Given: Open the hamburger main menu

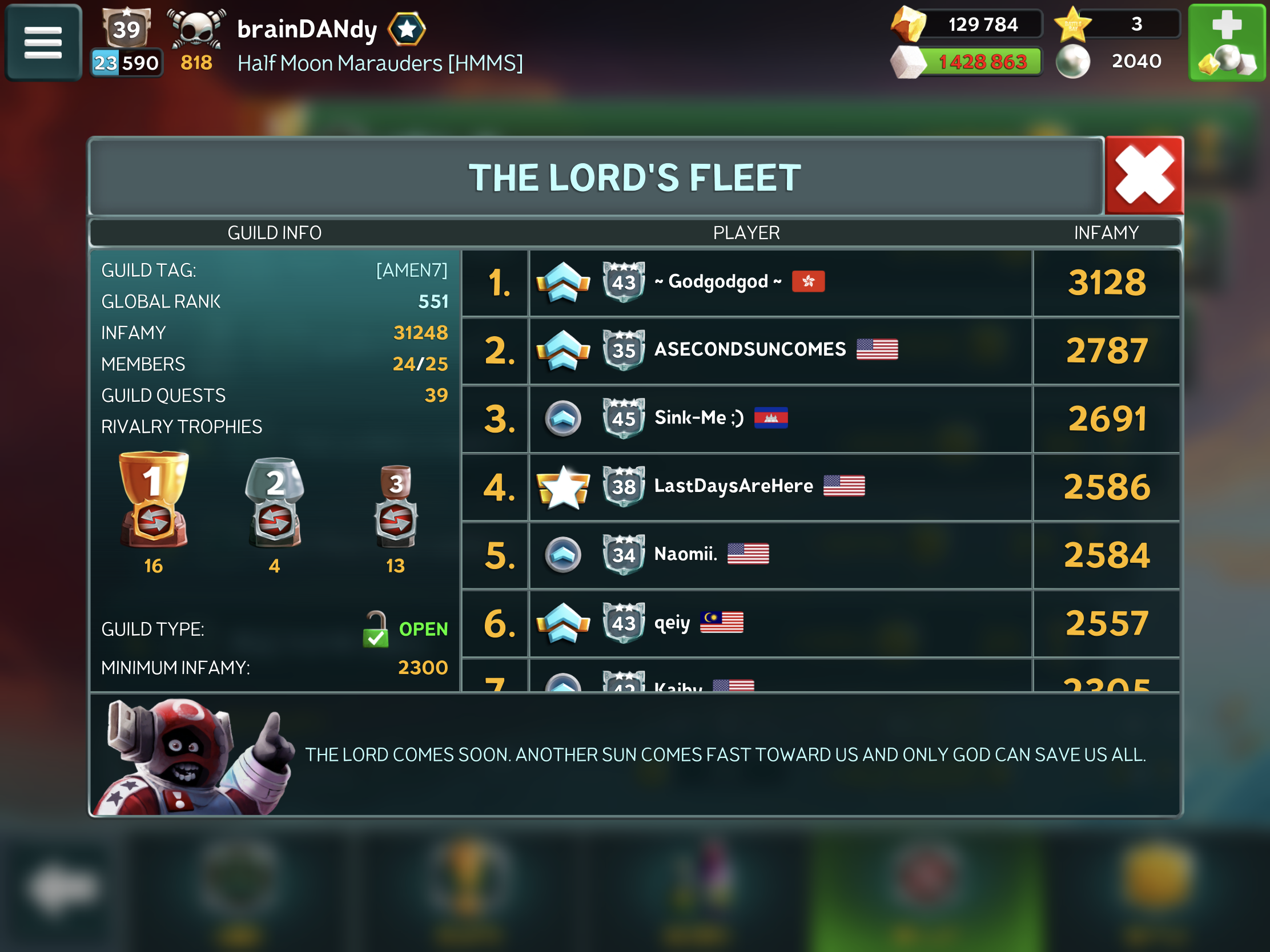Looking at the screenshot, I should point(43,42).
